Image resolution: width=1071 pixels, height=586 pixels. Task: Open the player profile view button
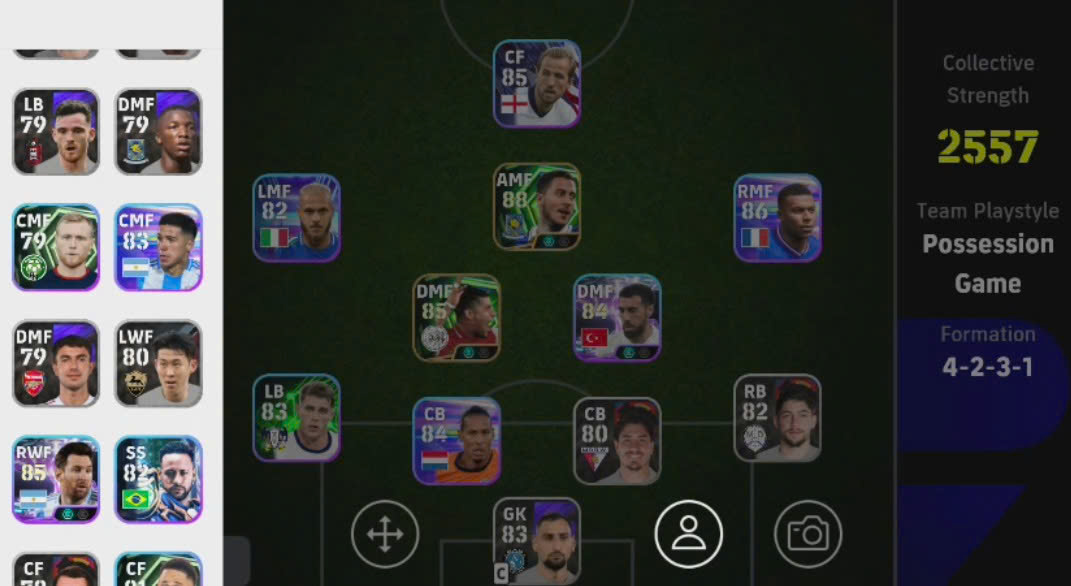[688, 534]
